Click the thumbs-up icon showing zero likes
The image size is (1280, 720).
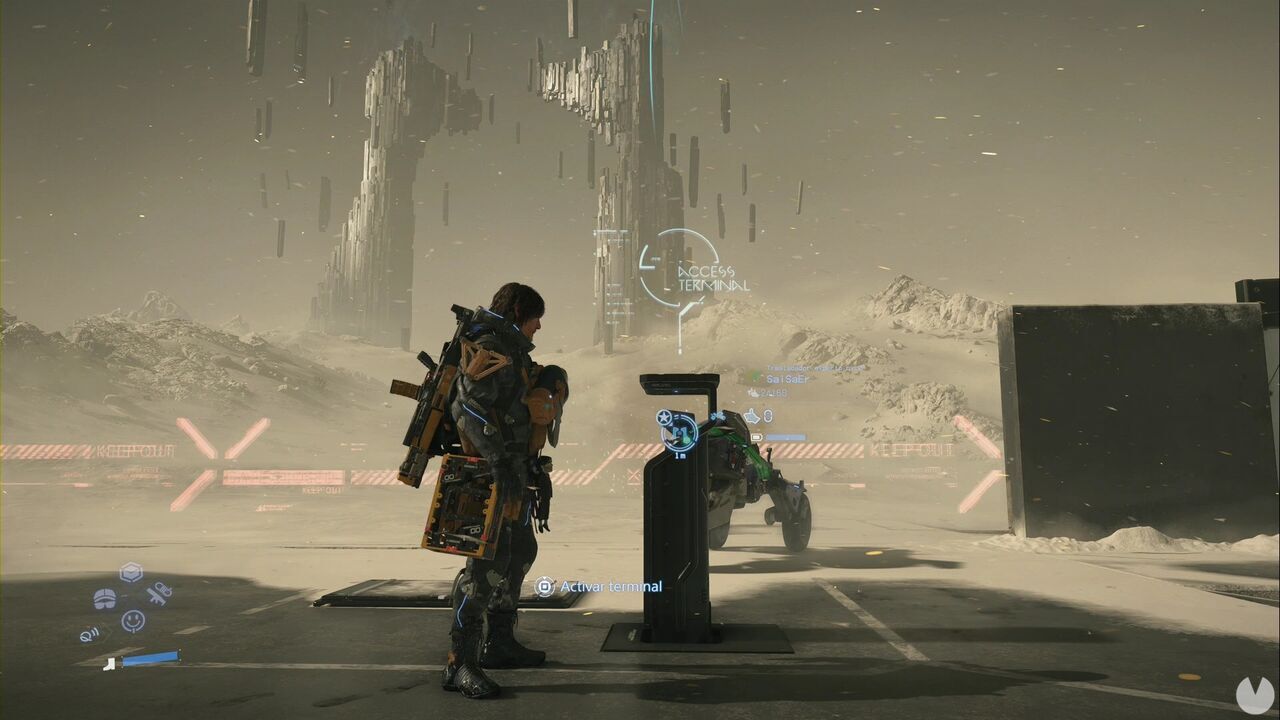click(x=753, y=416)
